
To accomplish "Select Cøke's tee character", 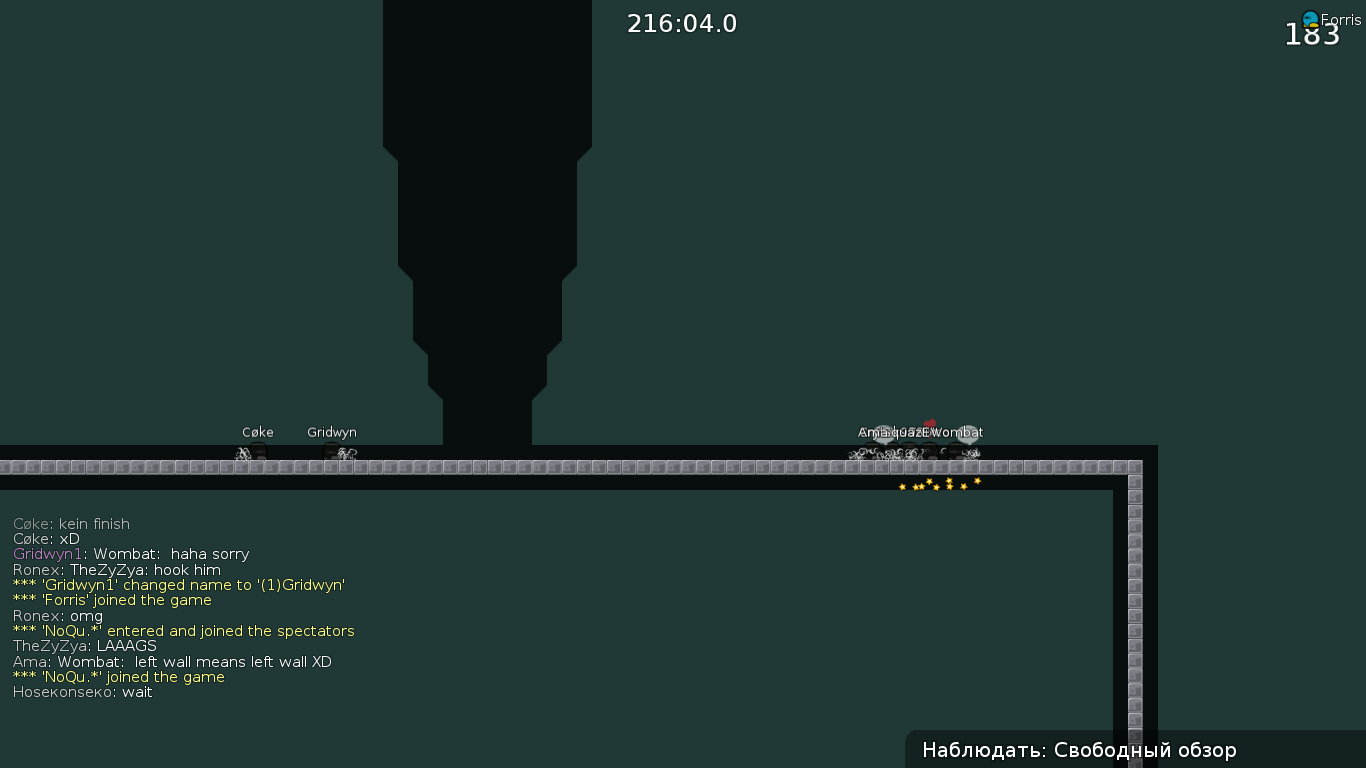I will point(257,451).
